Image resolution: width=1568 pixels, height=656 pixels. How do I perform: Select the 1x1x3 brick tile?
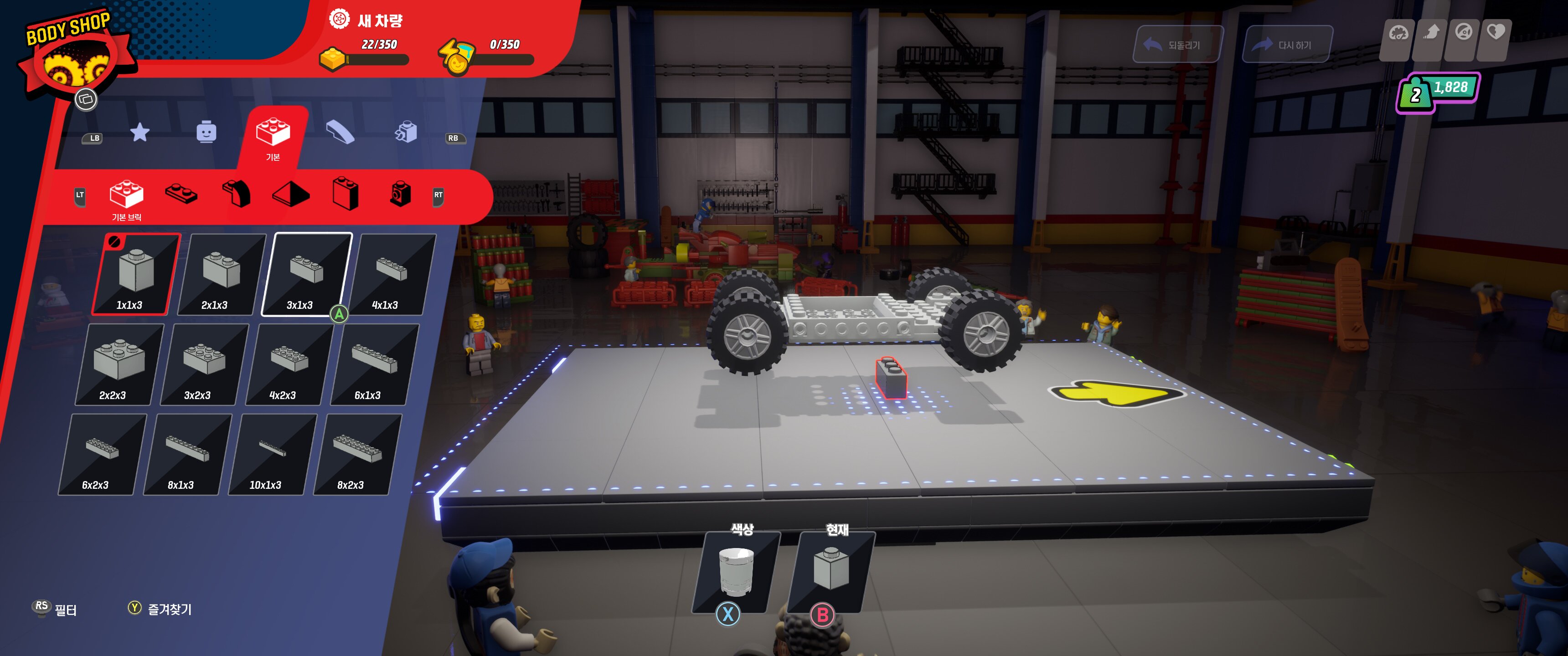pos(136,274)
